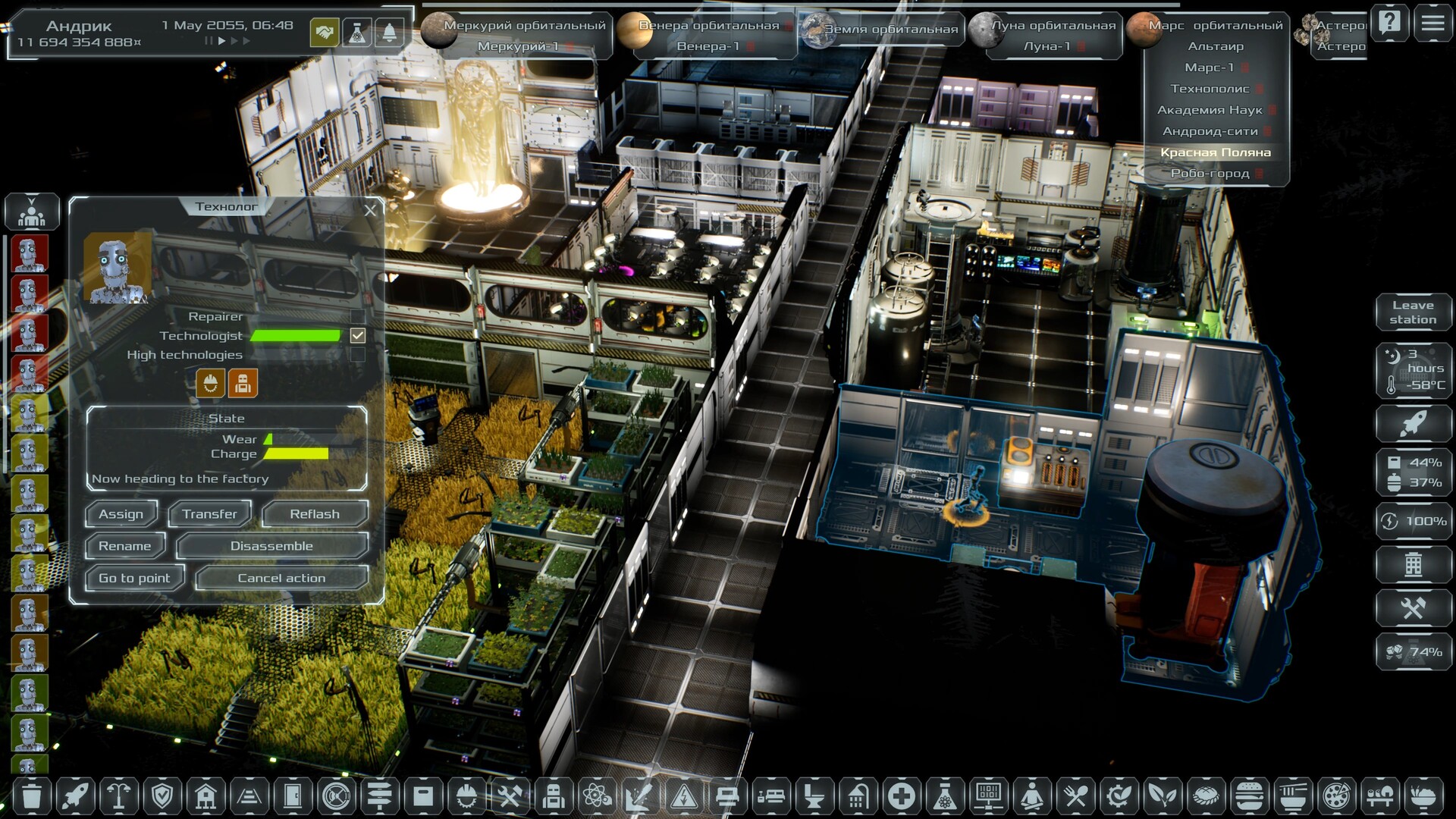This screenshot has height=819, width=1456.
Task: Leave the station
Action: coord(1413,312)
